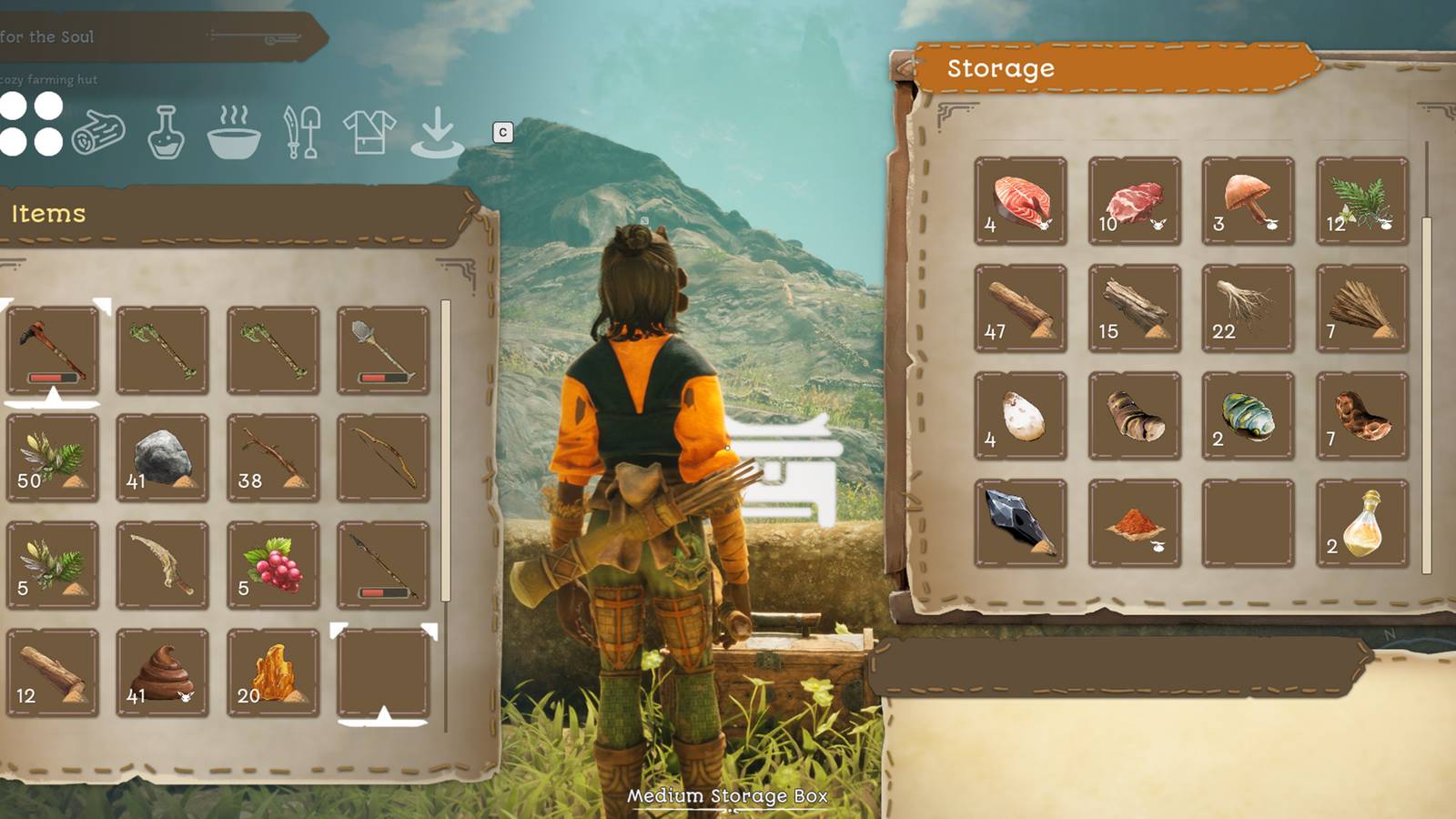The width and height of the screenshot is (1456, 819).
Task: Select the 47 logs in Storage
Action: point(1019,308)
